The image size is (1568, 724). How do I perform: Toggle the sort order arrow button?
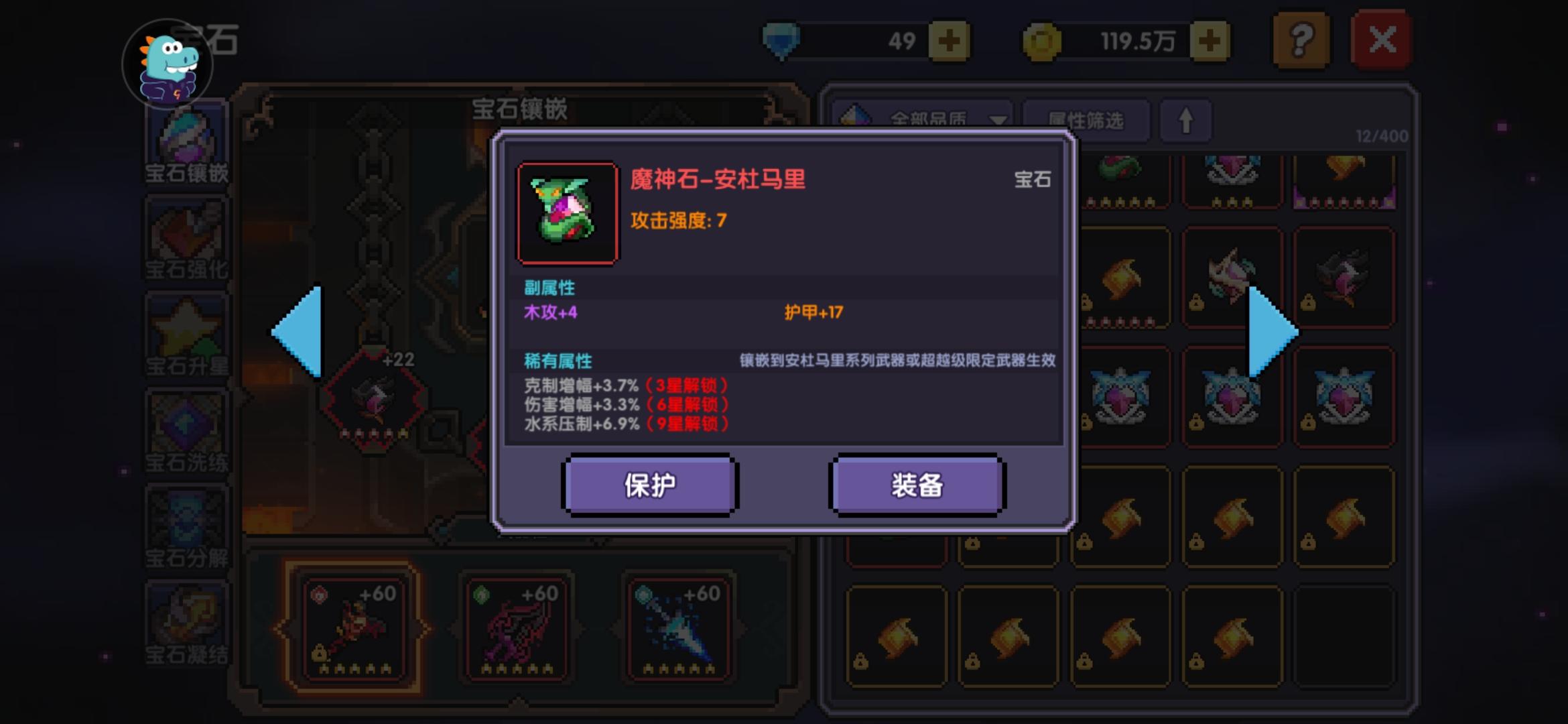click(x=1185, y=121)
